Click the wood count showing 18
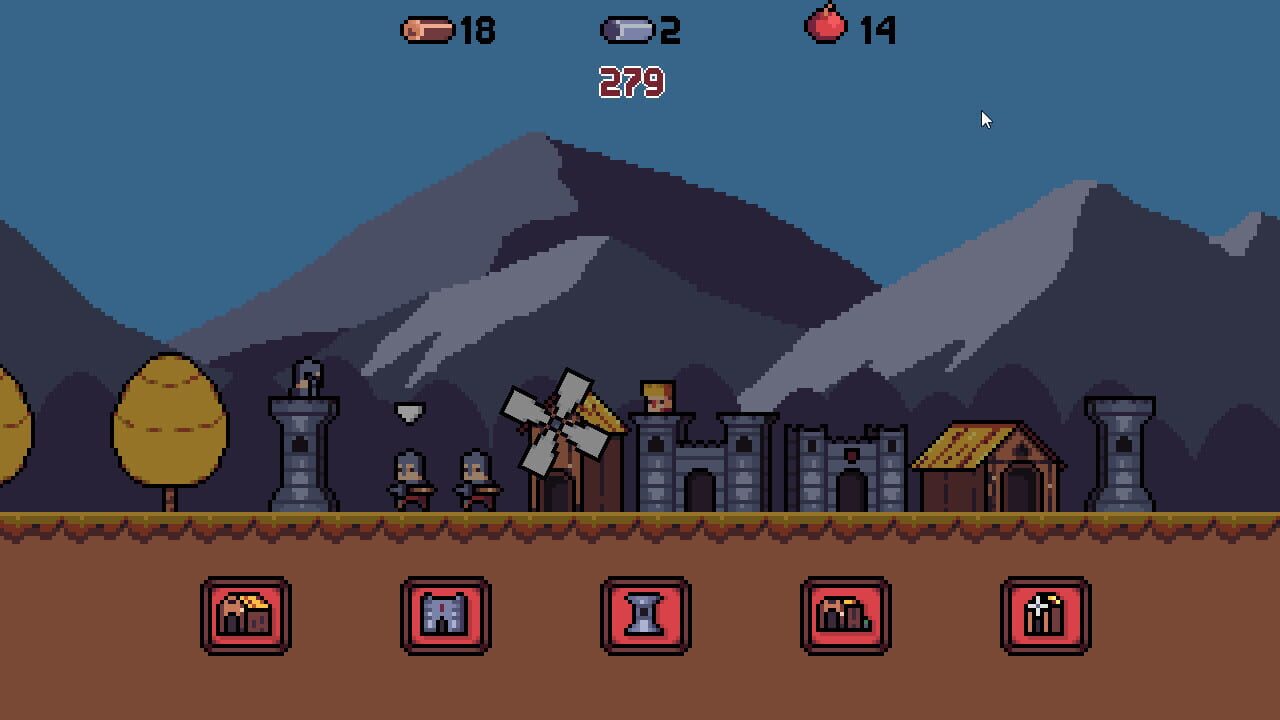 point(475,31)
